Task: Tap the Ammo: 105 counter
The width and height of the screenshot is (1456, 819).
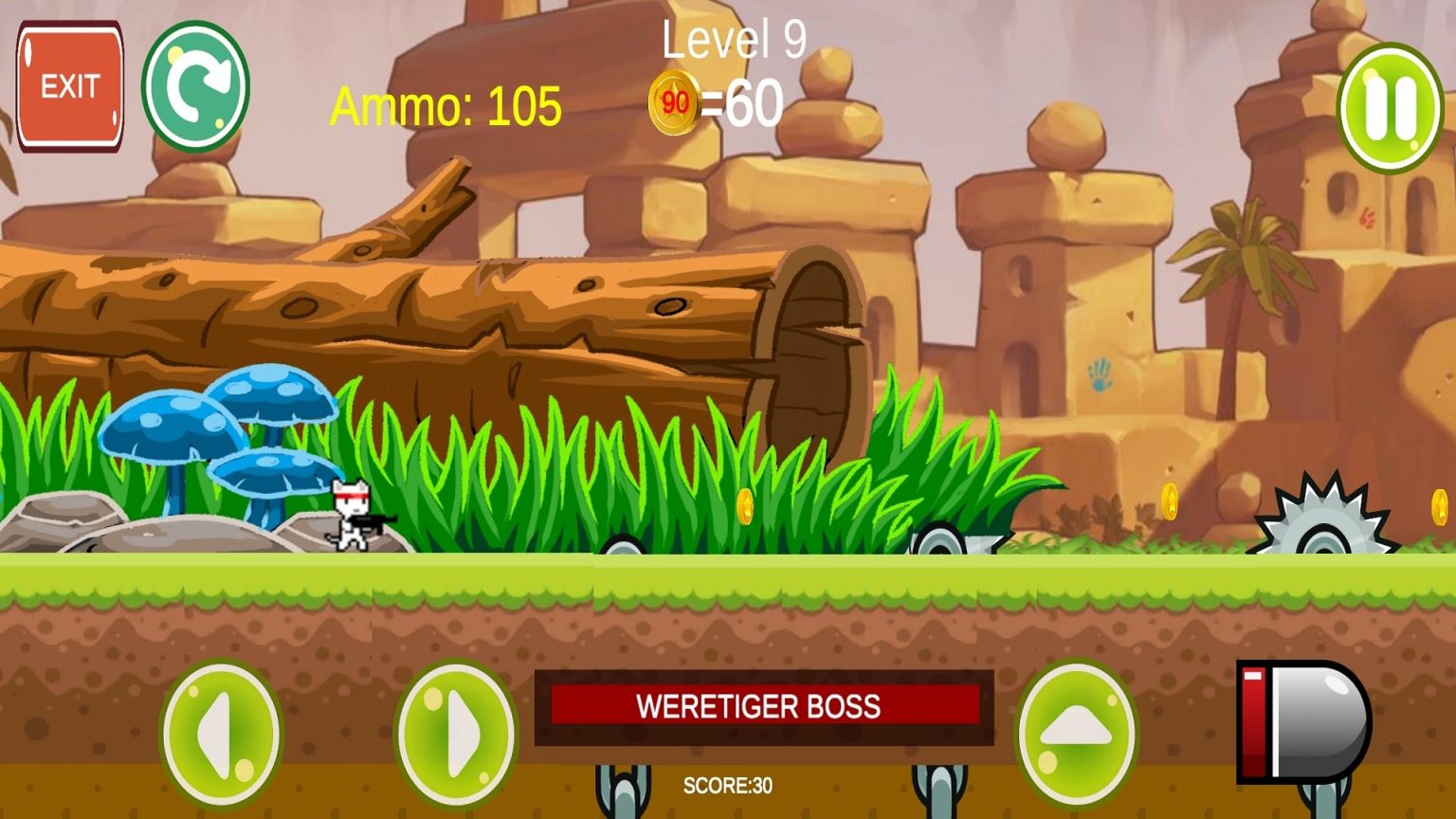Action: click(x=446, y=104)
